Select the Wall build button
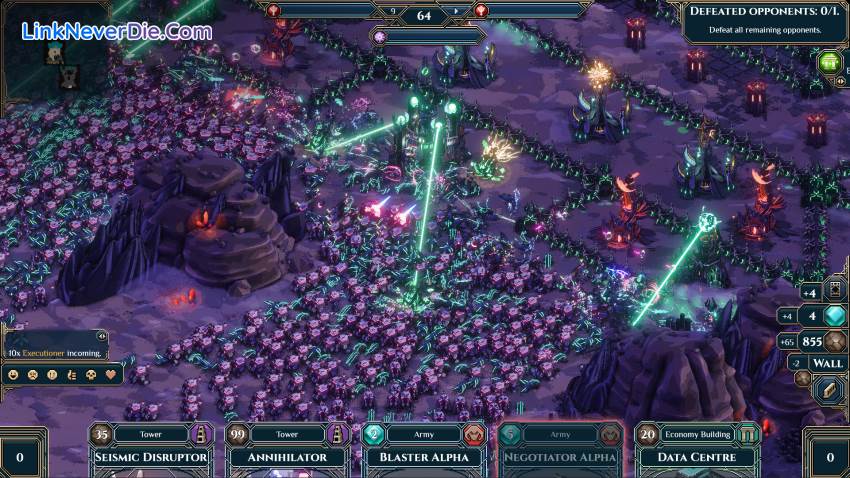Screen dimensions: 850x478 (827, 363)
